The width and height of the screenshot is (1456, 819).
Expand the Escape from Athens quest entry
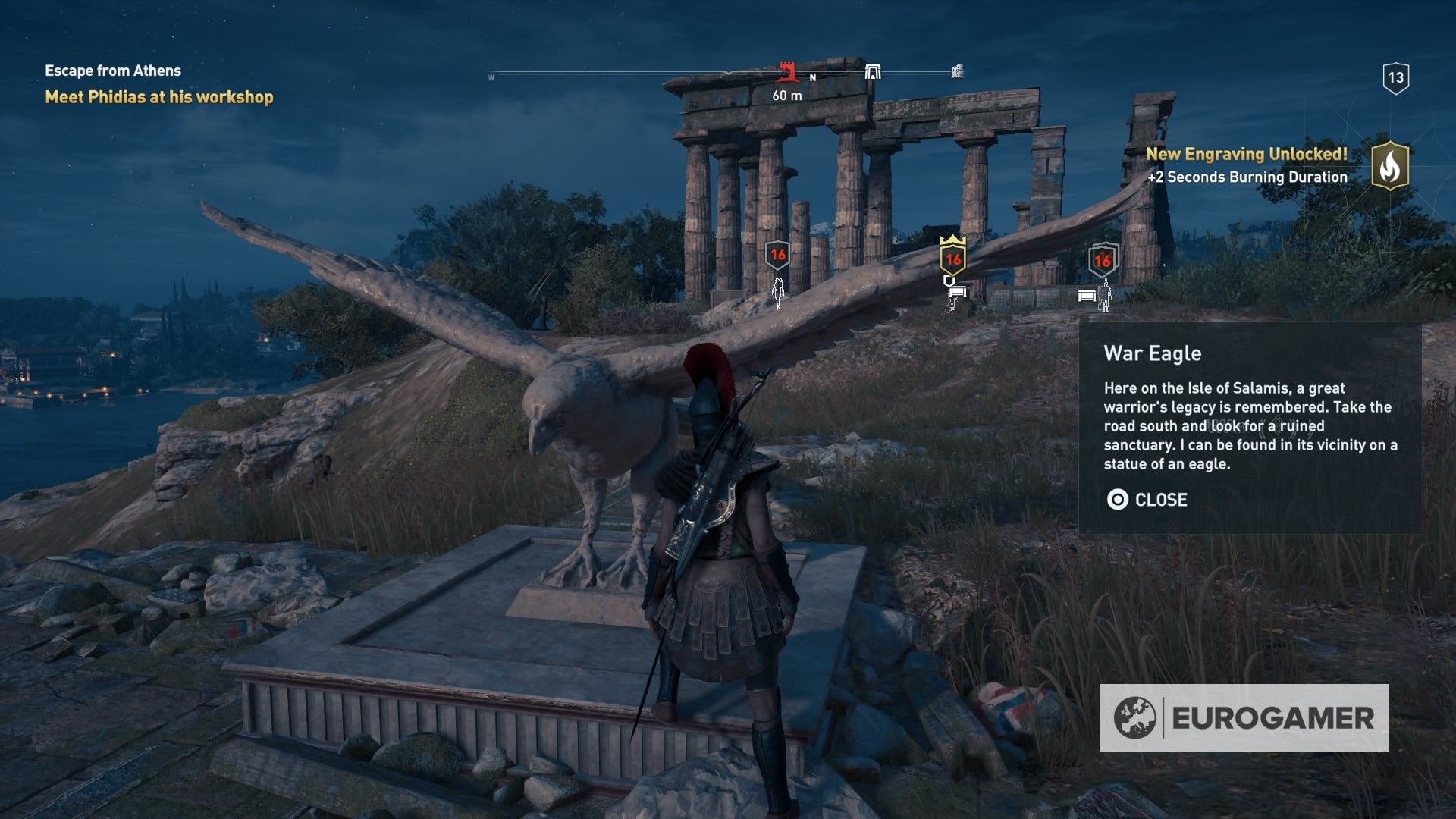point(112,71)
